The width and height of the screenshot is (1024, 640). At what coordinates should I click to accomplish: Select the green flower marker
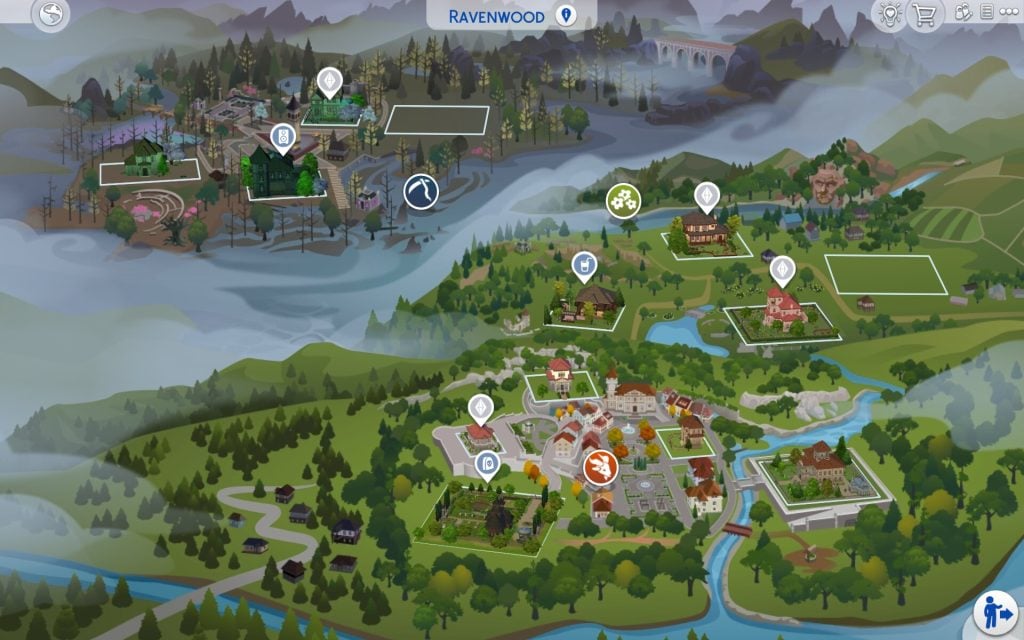click(624, 200)
